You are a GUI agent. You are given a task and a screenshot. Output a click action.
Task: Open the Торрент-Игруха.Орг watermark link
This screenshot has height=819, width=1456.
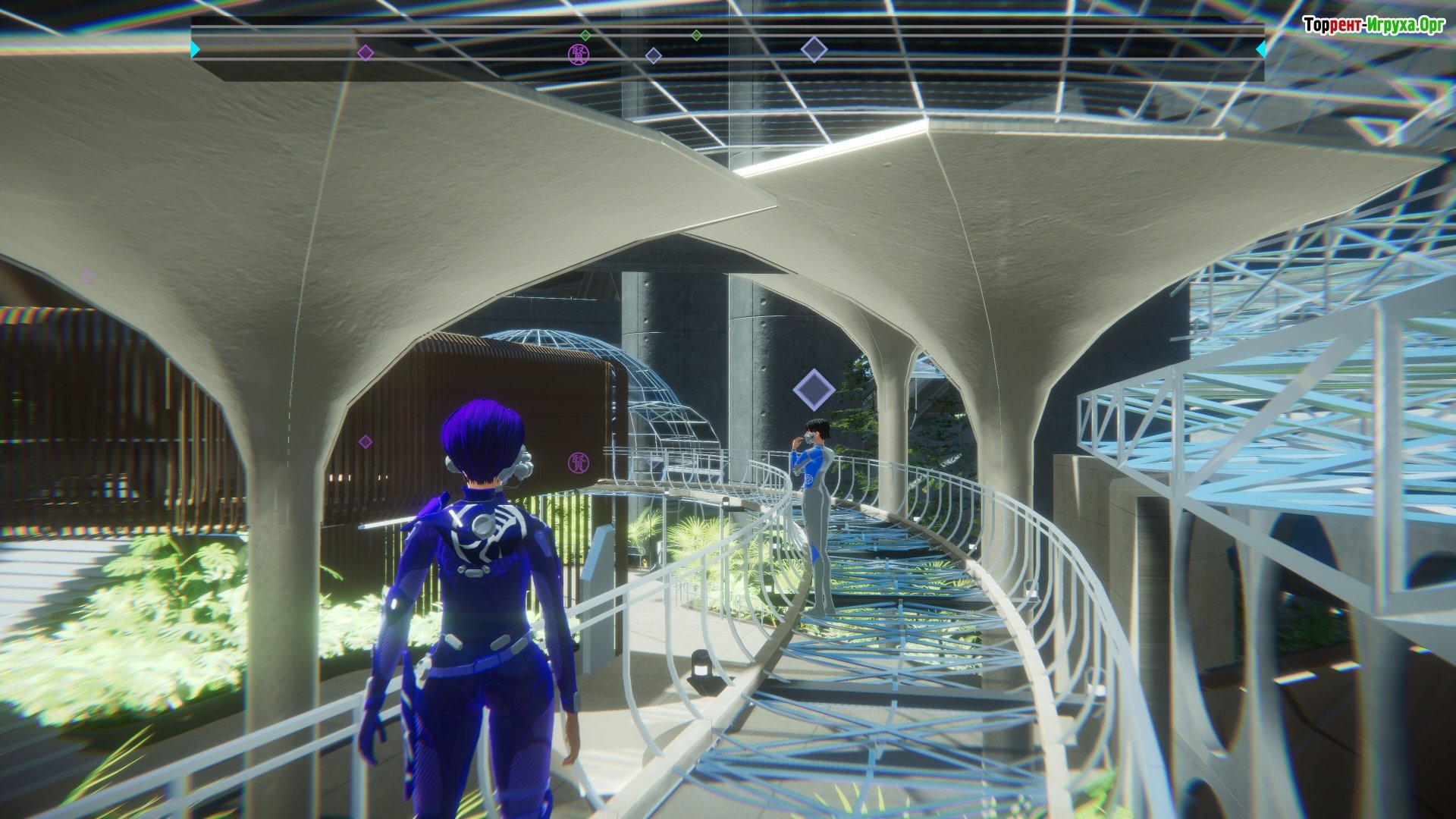coord(1373,25)
